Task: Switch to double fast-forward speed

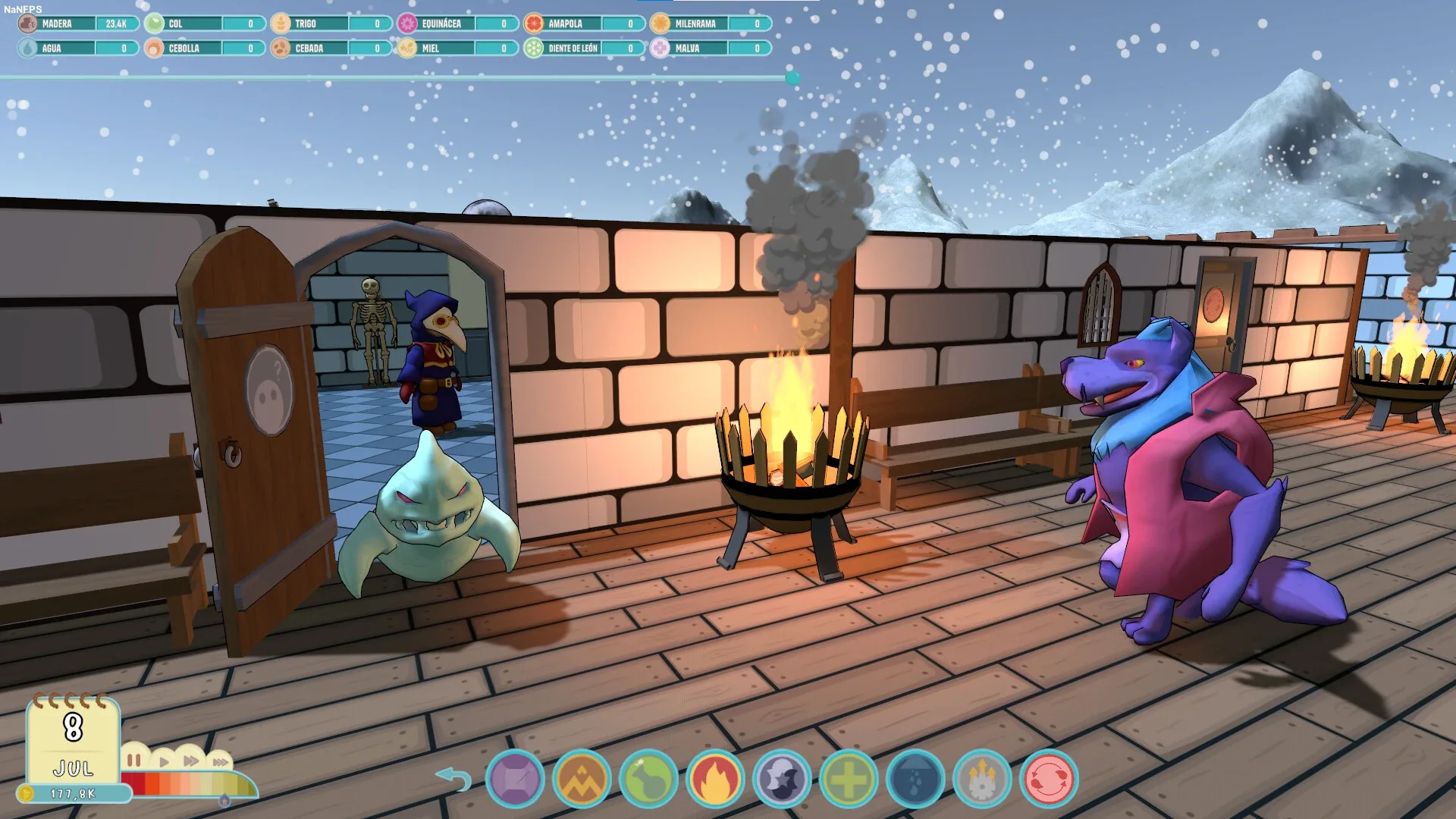Action: pos(191,761)
